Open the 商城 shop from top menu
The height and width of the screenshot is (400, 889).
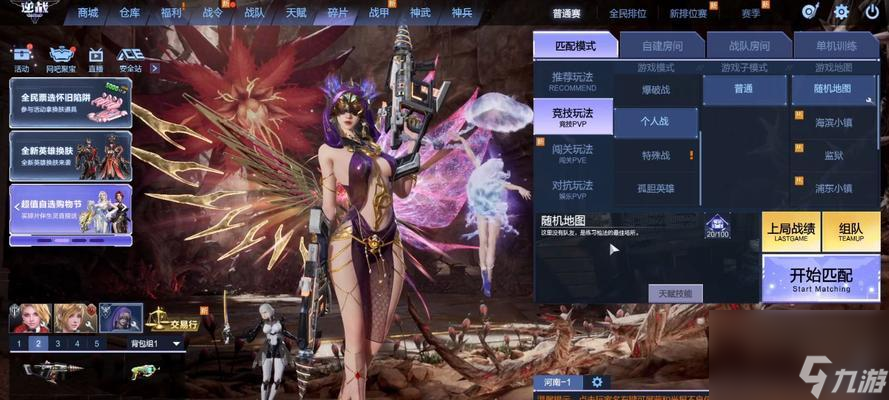[x=88, y=13]
